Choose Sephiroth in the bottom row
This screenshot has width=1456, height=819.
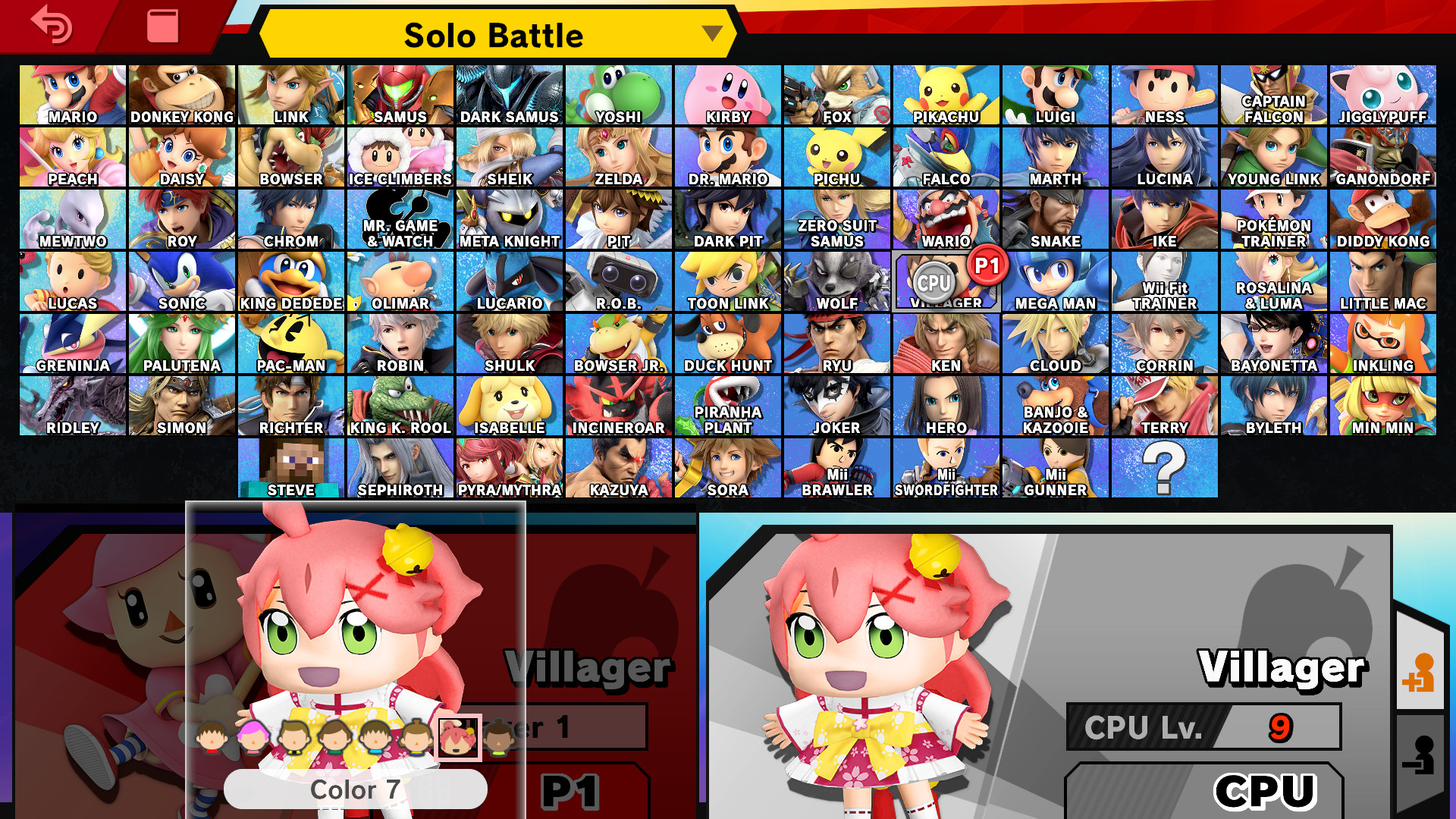tap(400, 466)
